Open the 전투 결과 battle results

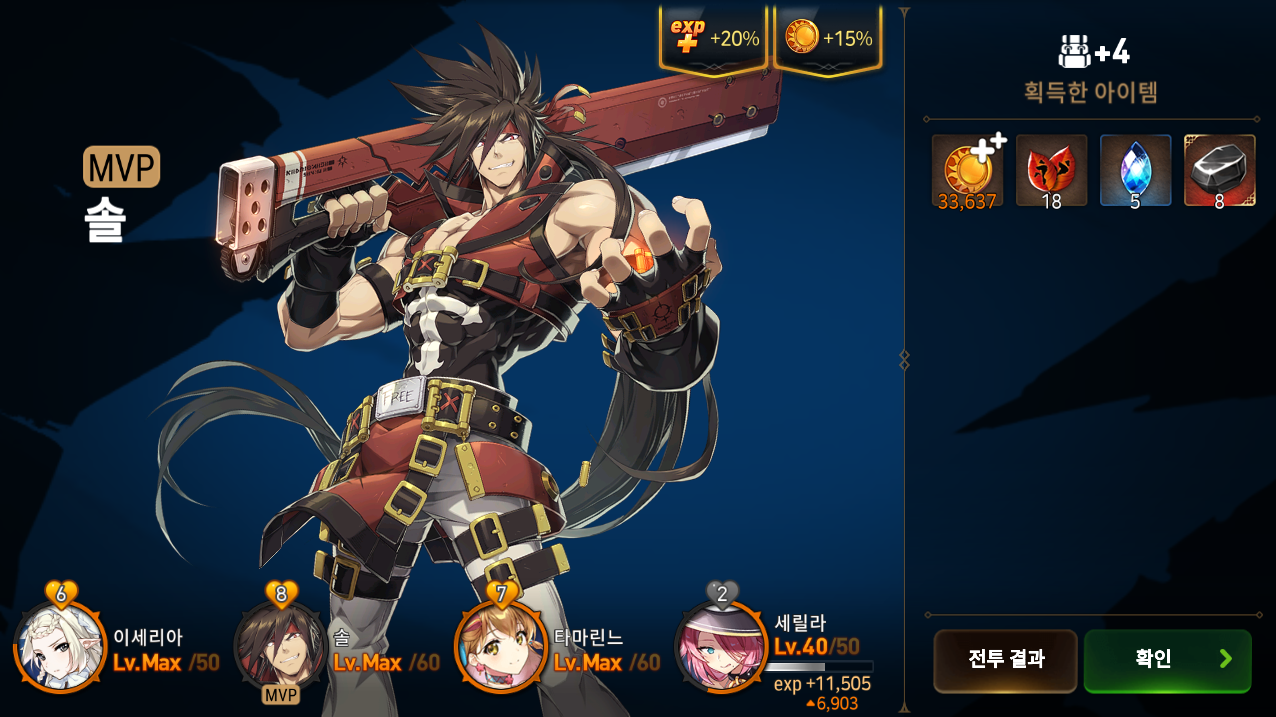(x=1005, y=660)
